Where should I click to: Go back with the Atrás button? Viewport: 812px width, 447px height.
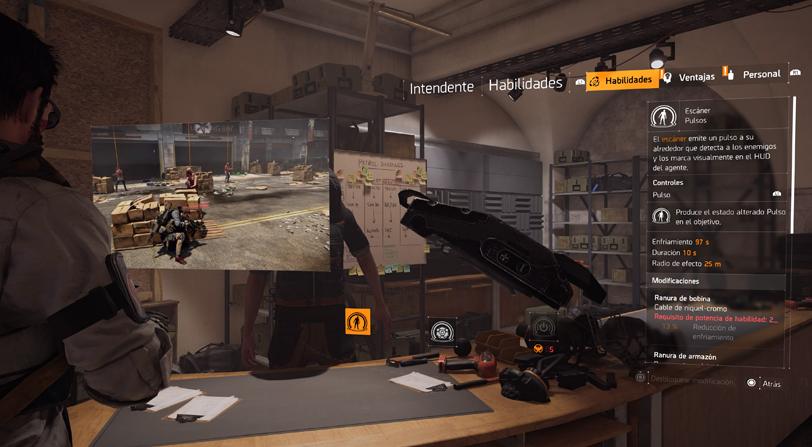pyautogui.click(x=765, y=383)
